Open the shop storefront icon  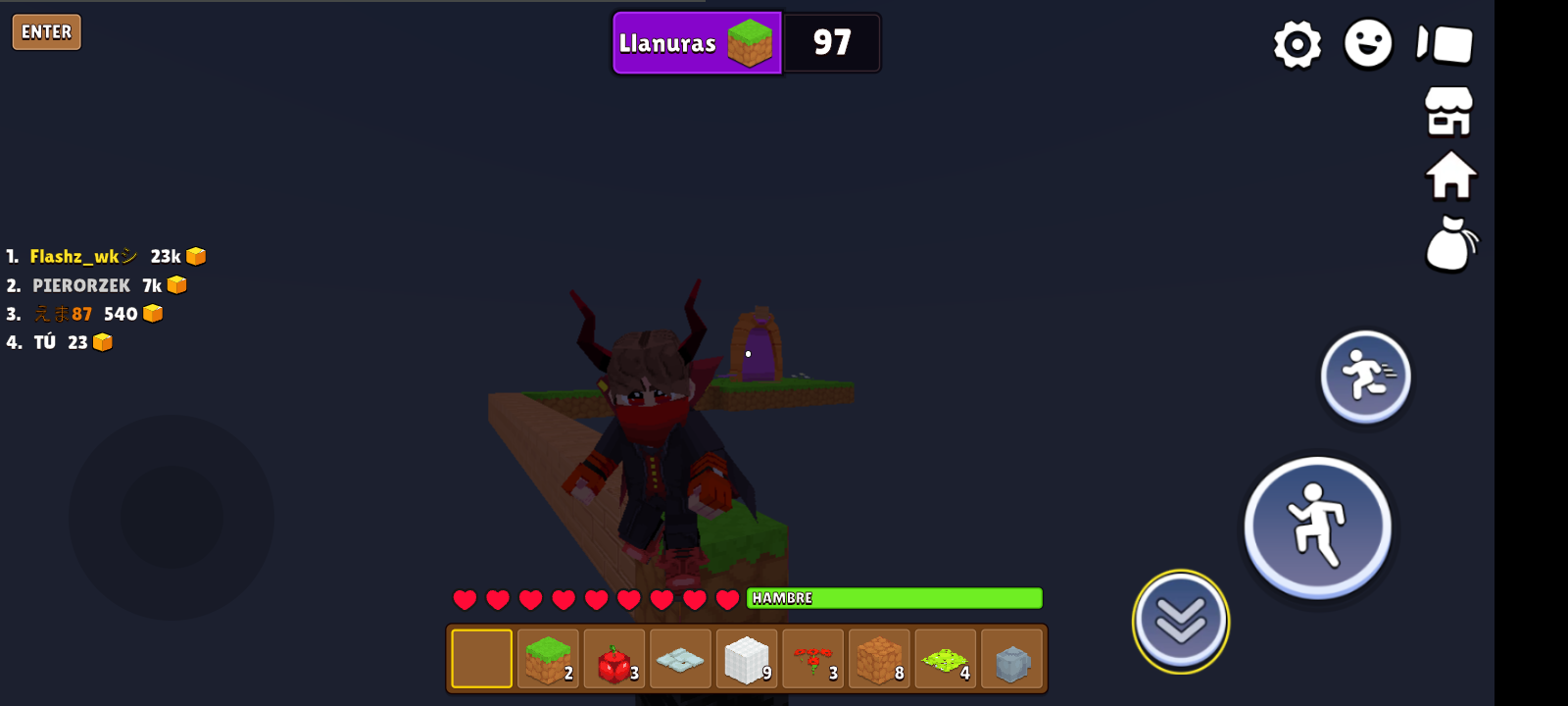[x=1449, y=111]
